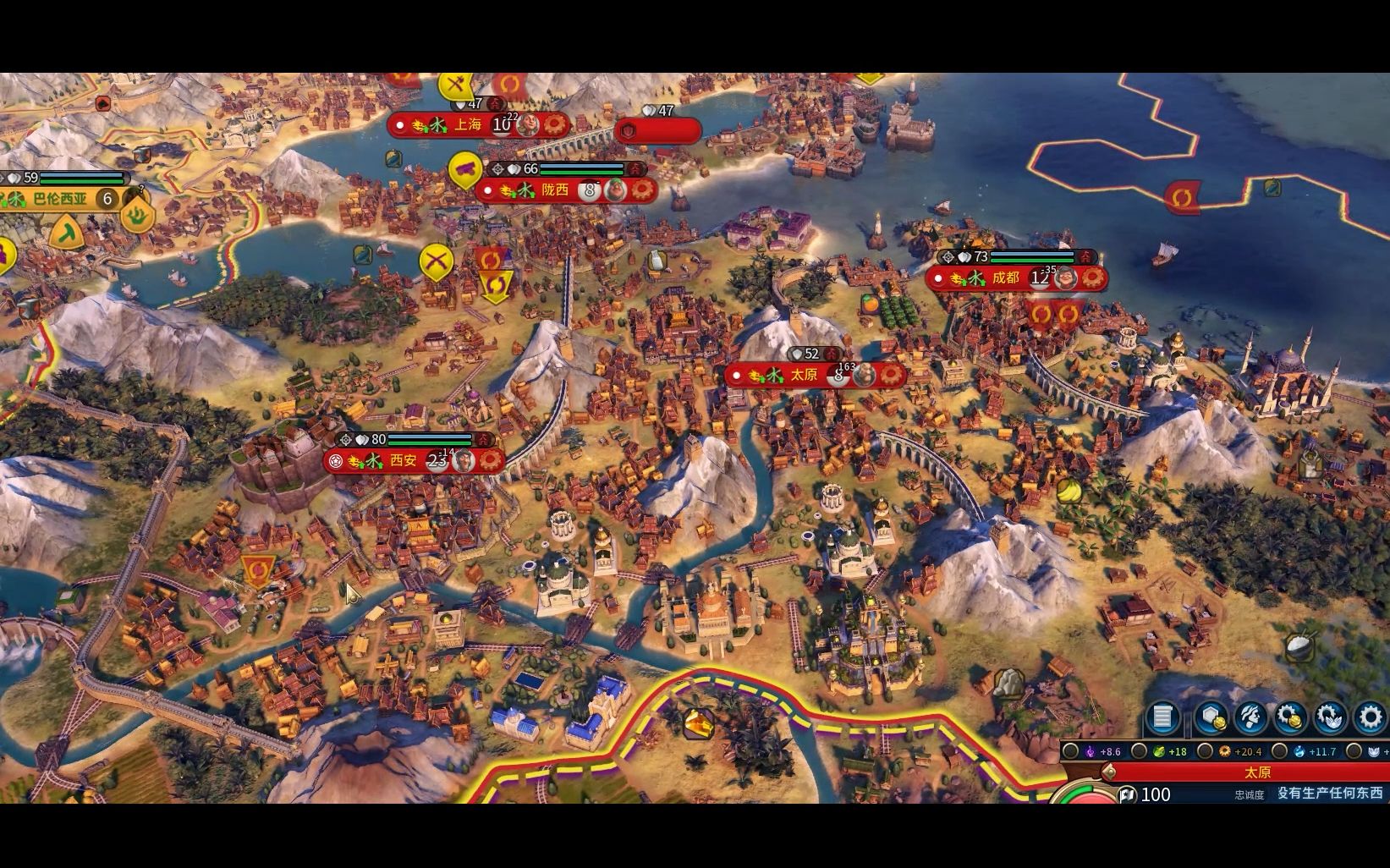Viewport: 1390px width, 868px height.
Task: Click the 太原 city name header in panel
Action: (1257, 772)
